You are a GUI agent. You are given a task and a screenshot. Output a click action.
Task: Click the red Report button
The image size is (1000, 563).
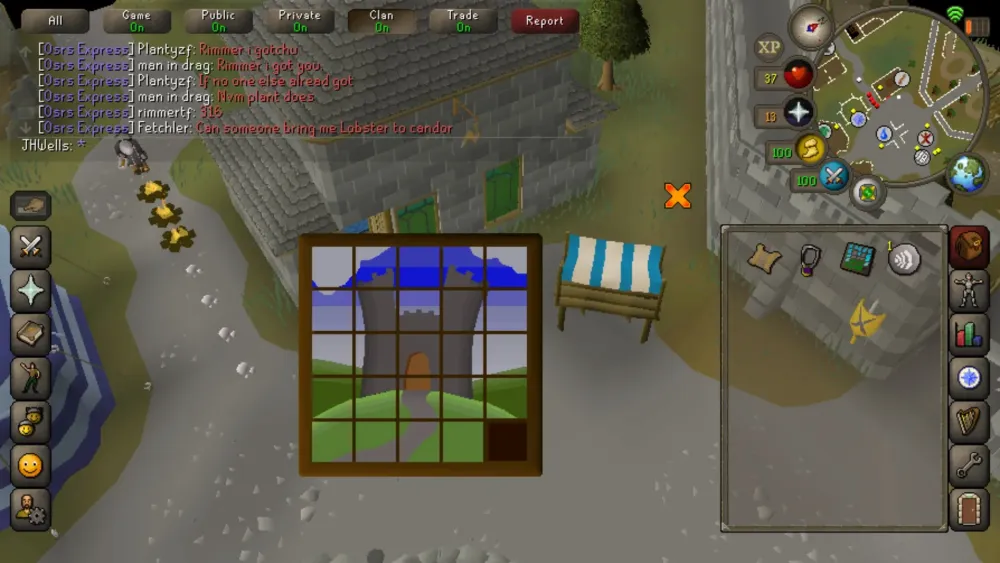(544, 21)
